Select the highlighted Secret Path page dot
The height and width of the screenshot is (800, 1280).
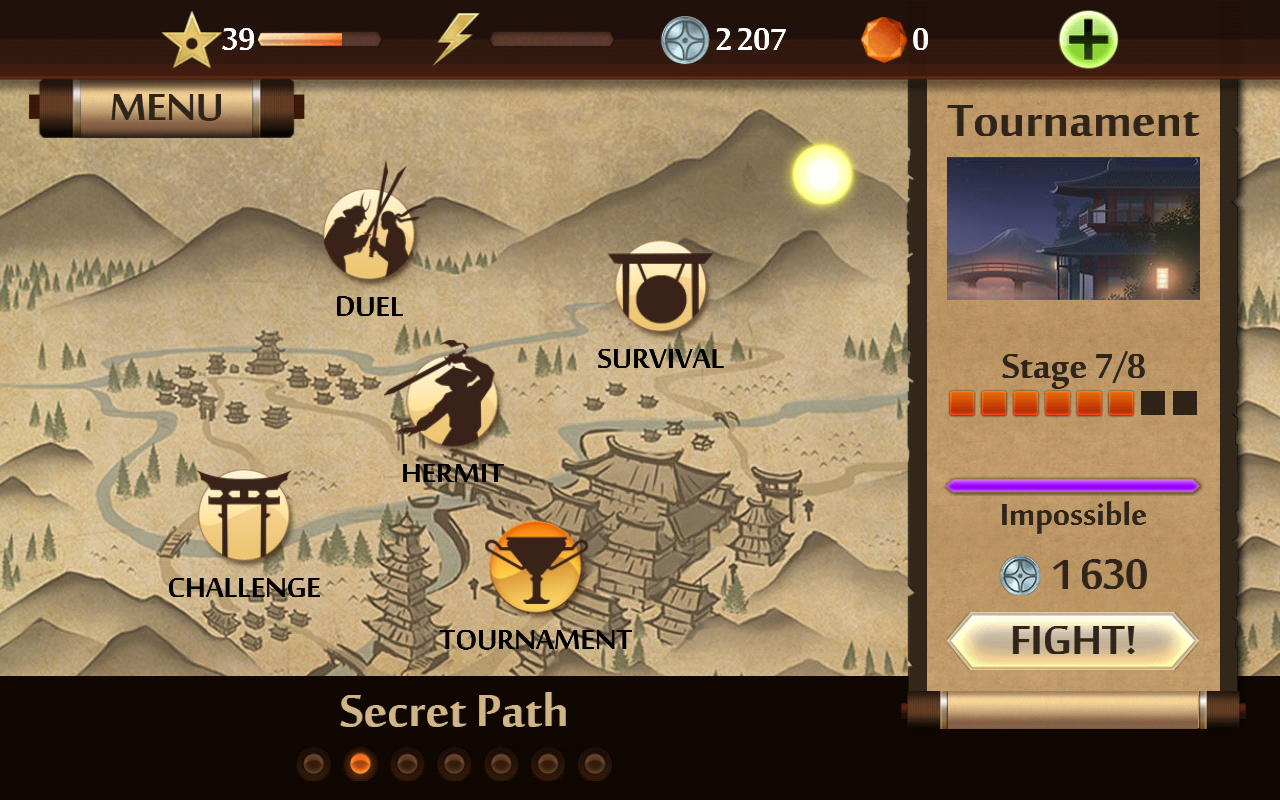[360, 765]
